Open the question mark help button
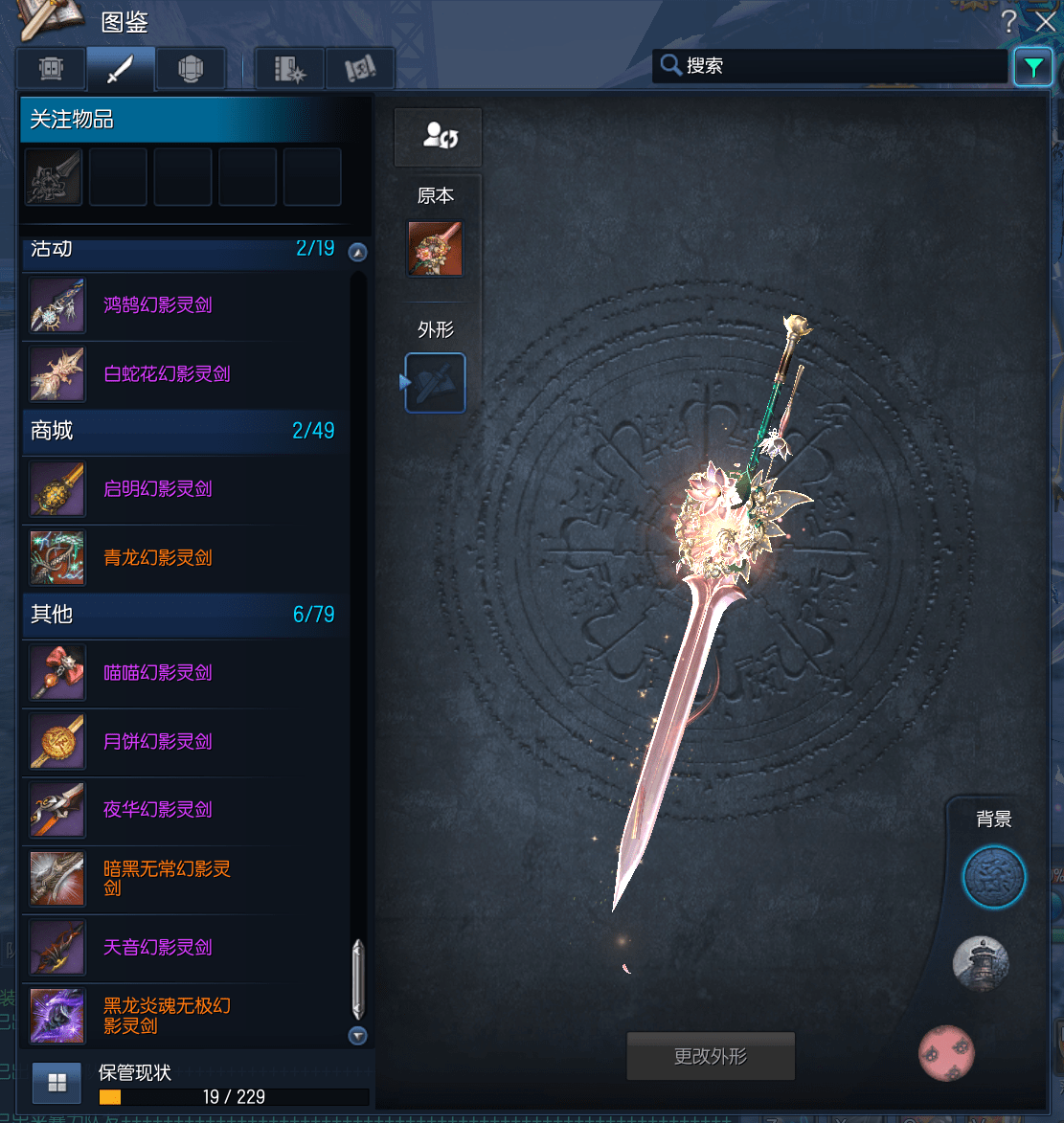Screen dimensions: 1064x1123 pos(1008,21)
